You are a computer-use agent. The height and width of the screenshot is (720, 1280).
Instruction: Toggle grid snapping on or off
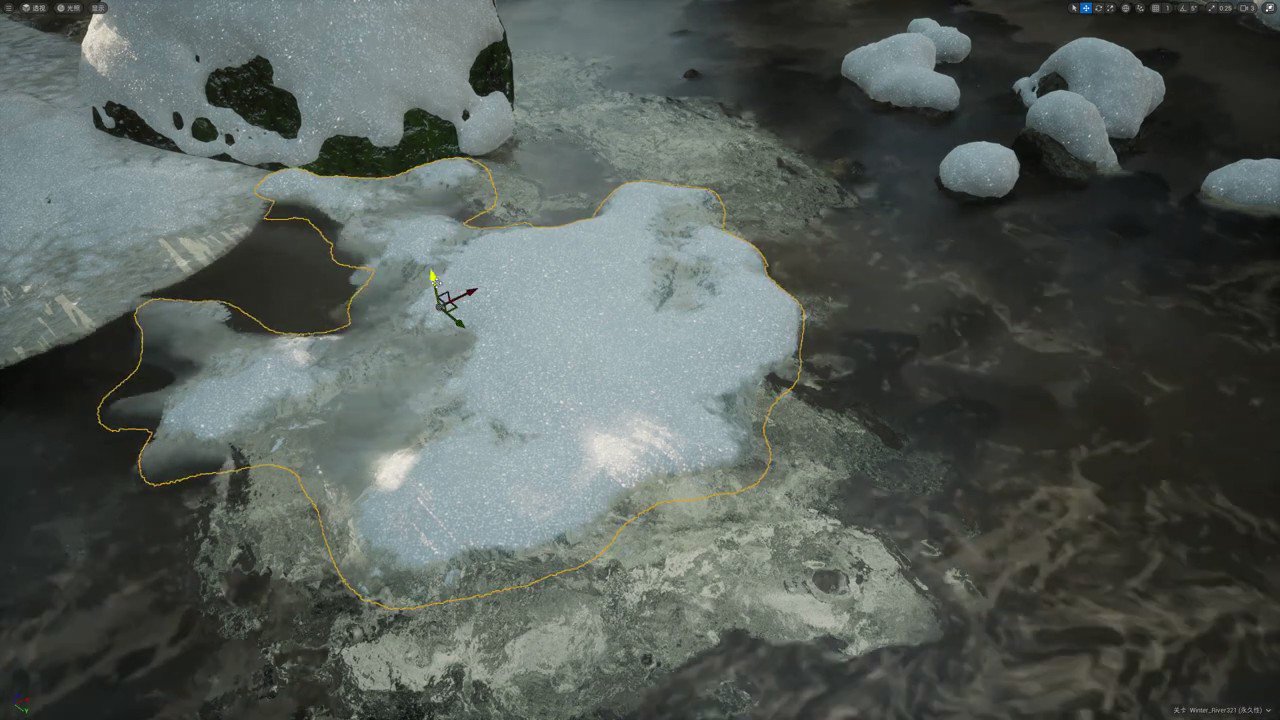tap(1155, 8)
